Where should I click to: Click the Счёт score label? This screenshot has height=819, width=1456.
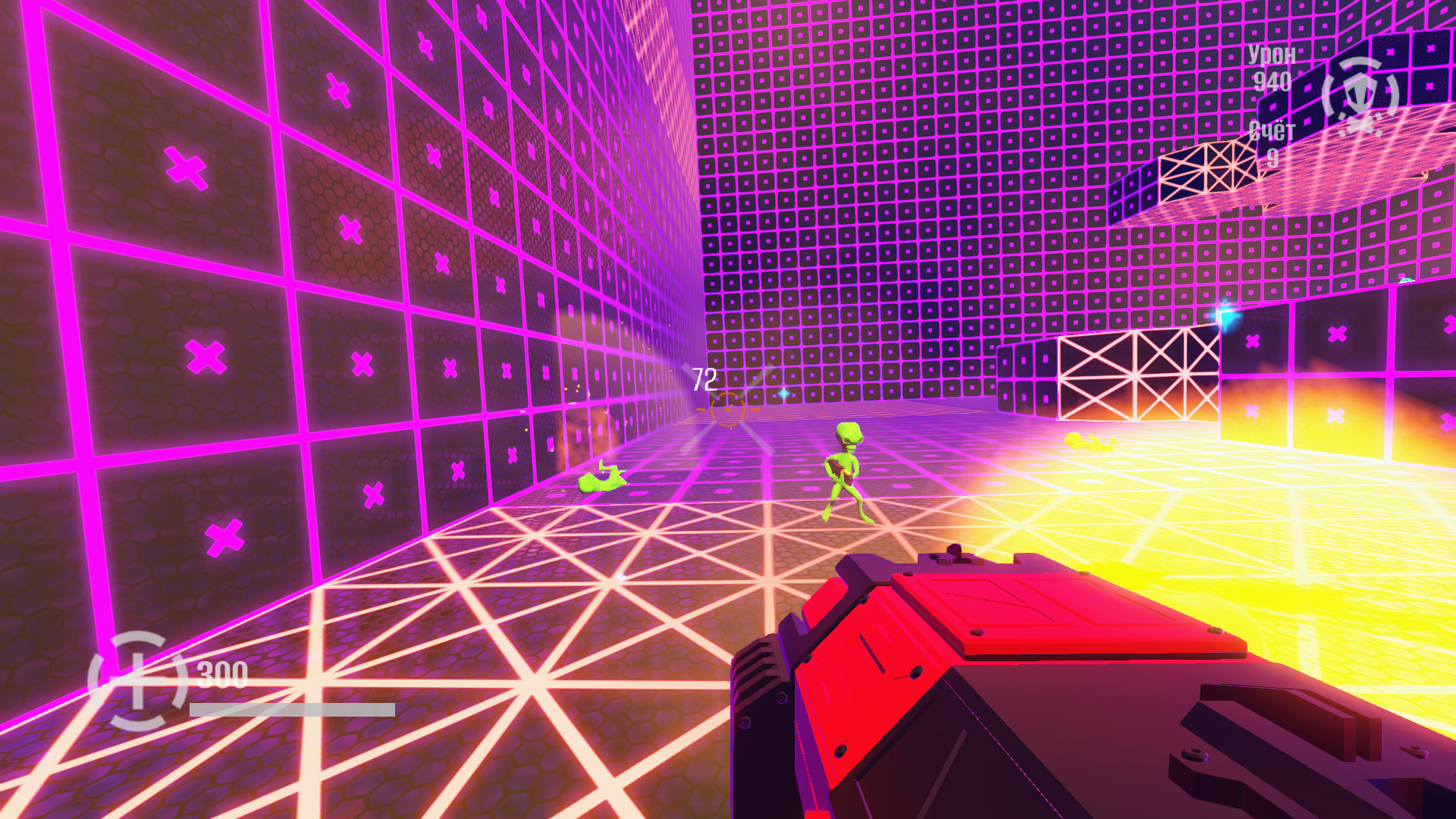pyautogui.click(x=1273, y=129)
